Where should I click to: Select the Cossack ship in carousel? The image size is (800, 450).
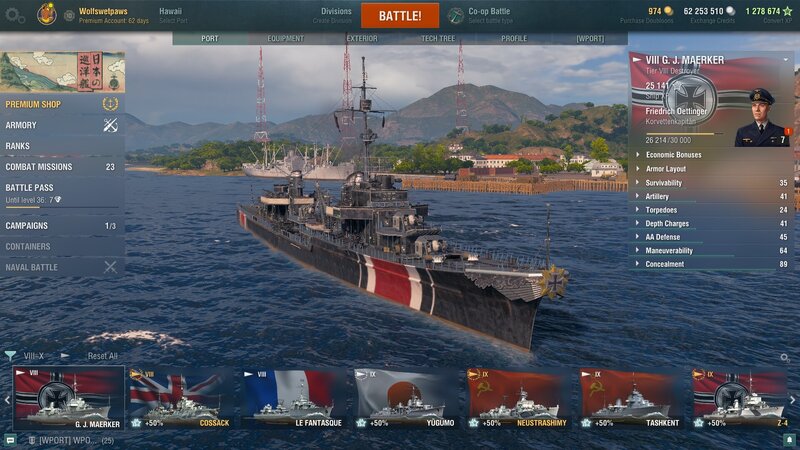[181, 398]
